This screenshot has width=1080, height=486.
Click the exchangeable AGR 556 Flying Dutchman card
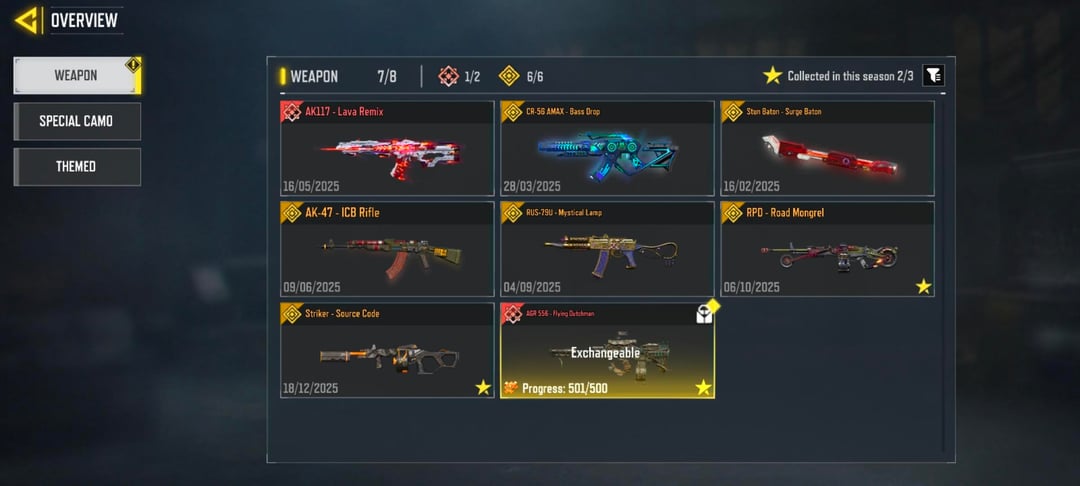[607, 350]
